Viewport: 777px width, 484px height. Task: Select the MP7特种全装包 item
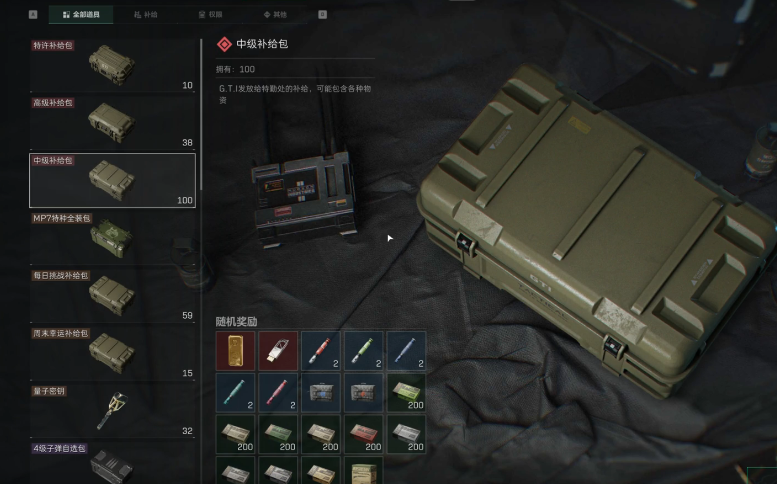(x=112, y=238)
